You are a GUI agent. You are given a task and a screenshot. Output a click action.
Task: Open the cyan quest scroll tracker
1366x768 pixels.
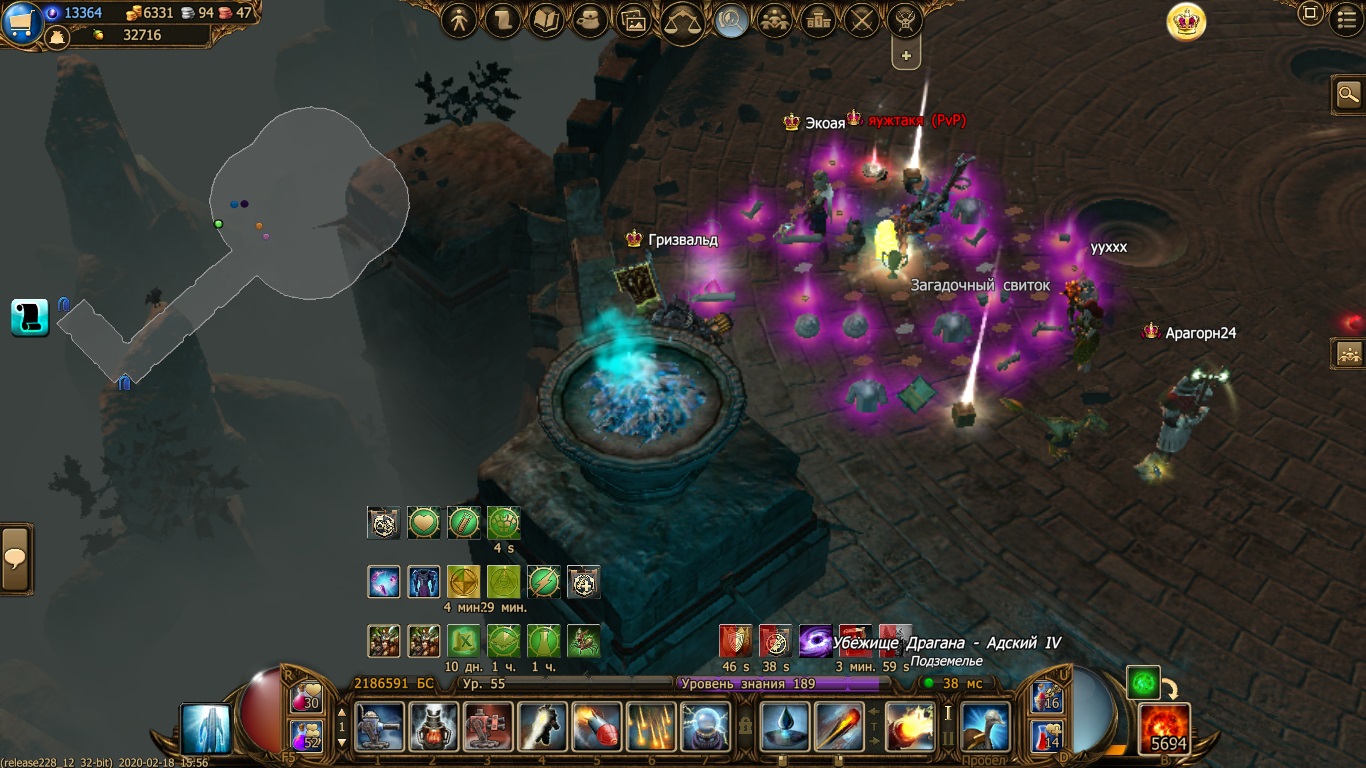click(x=30, y=317)
